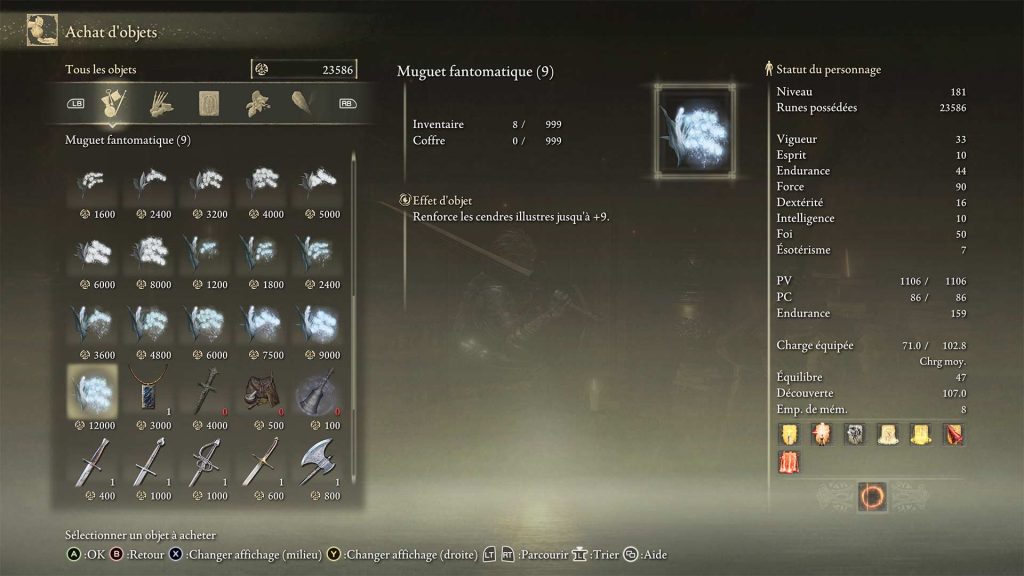1024x576 pixels.
Task: Open the flower materials category tab
Action: coord(258,102)
